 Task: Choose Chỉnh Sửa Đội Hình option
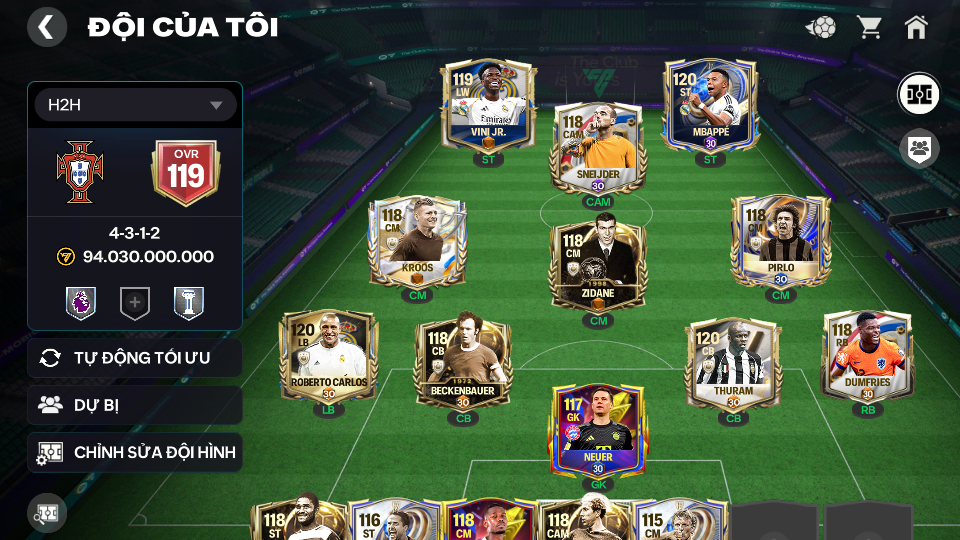135,453
